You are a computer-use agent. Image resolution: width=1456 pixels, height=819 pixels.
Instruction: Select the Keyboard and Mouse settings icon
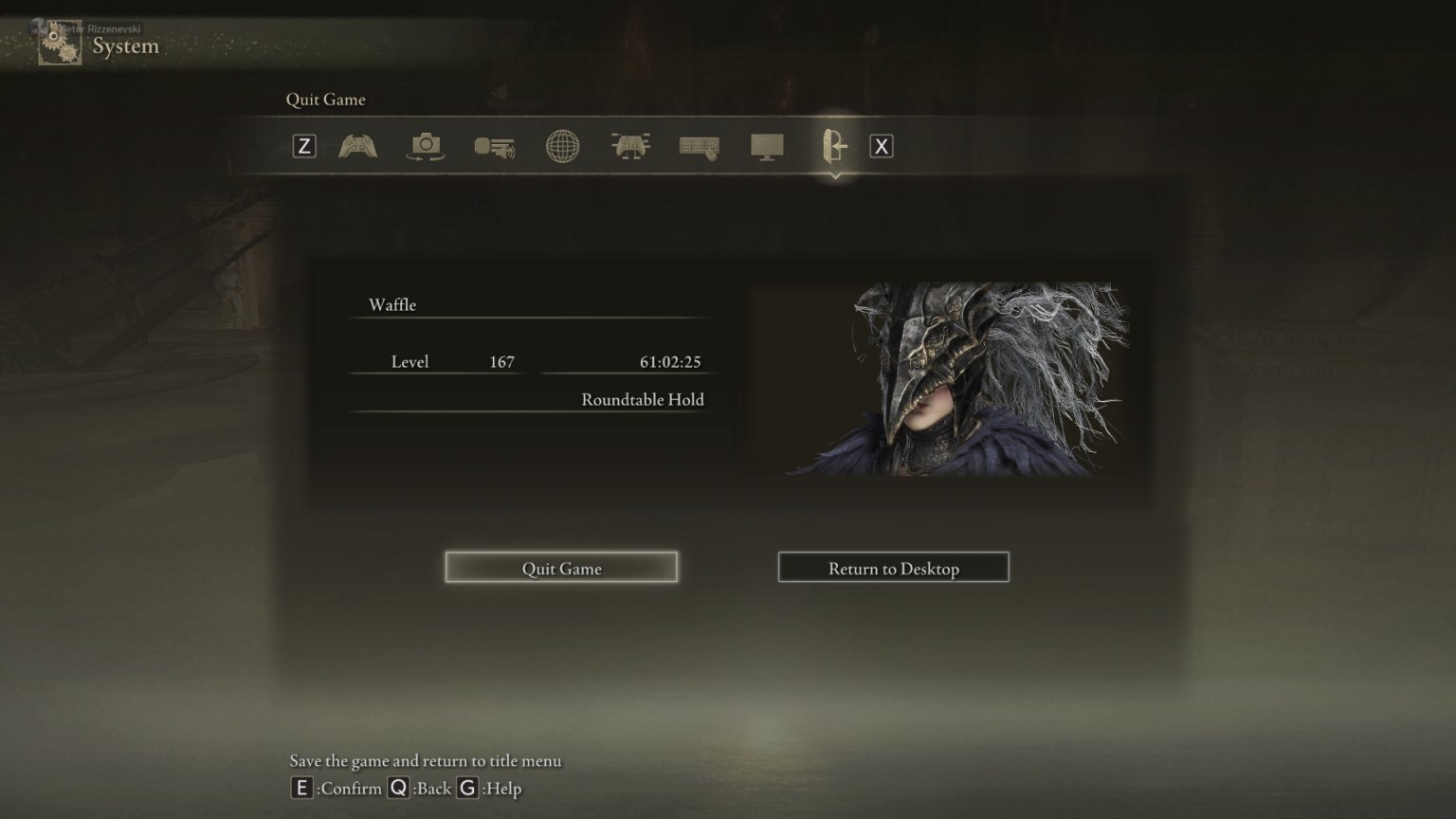(699, 146)
